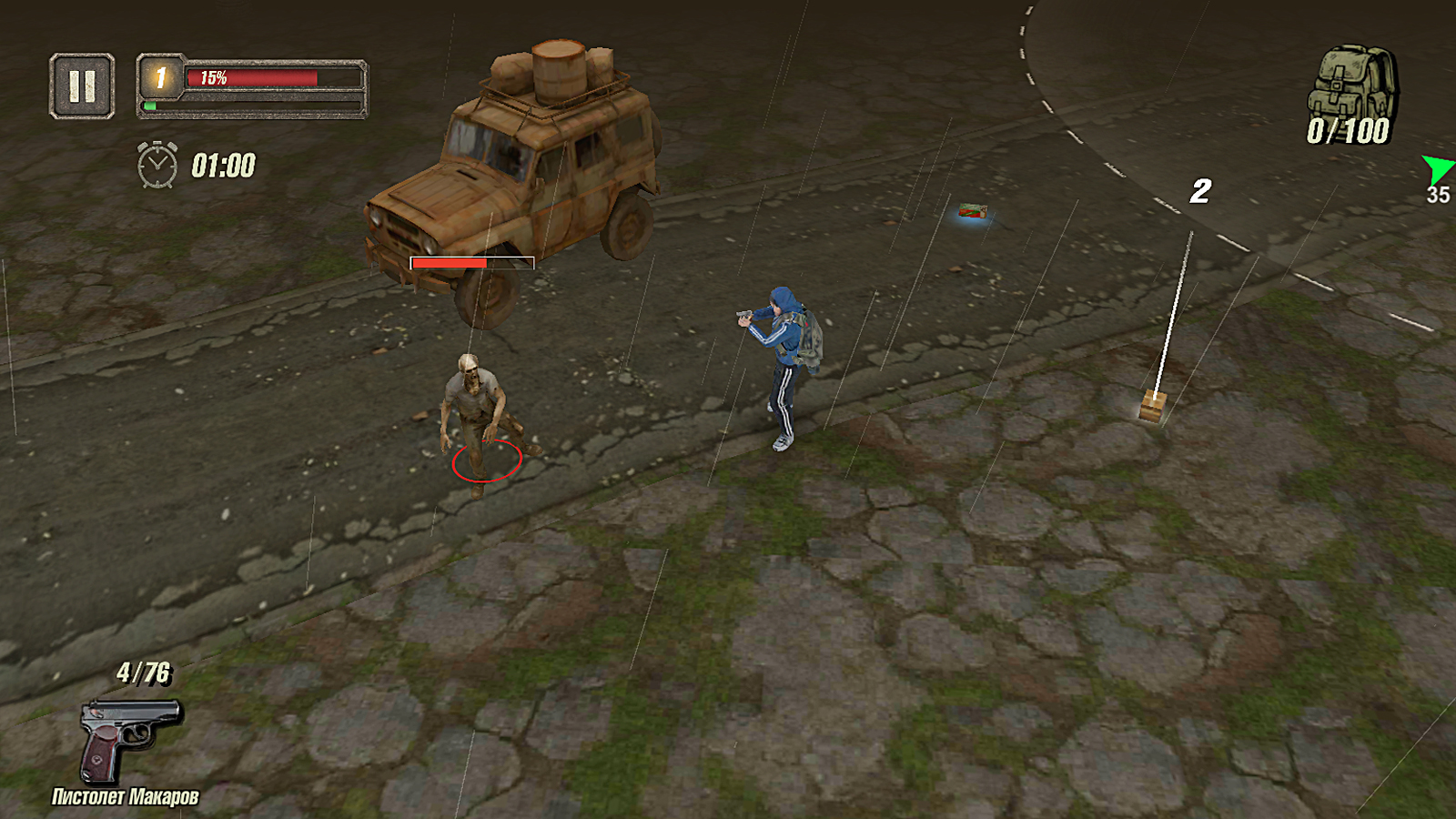Image resolution: width=1456 pixels, height=819 pixels.
Task: Click the red targeting circle on the zombie
Action: [x=484, y=461]
